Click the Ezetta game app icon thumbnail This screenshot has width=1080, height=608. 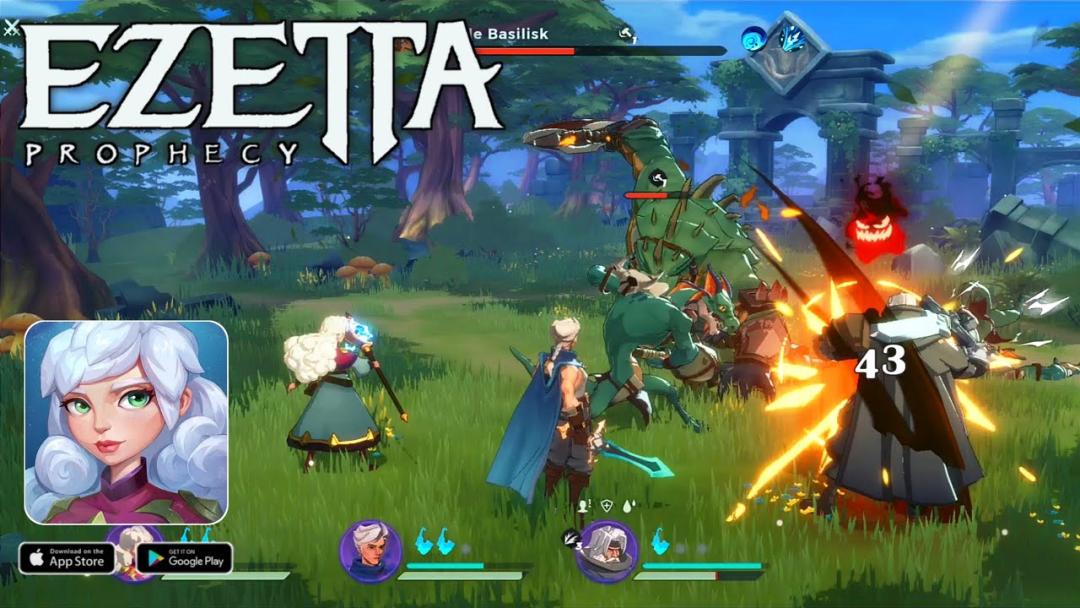pyautogui.click(x=126, y=422)
